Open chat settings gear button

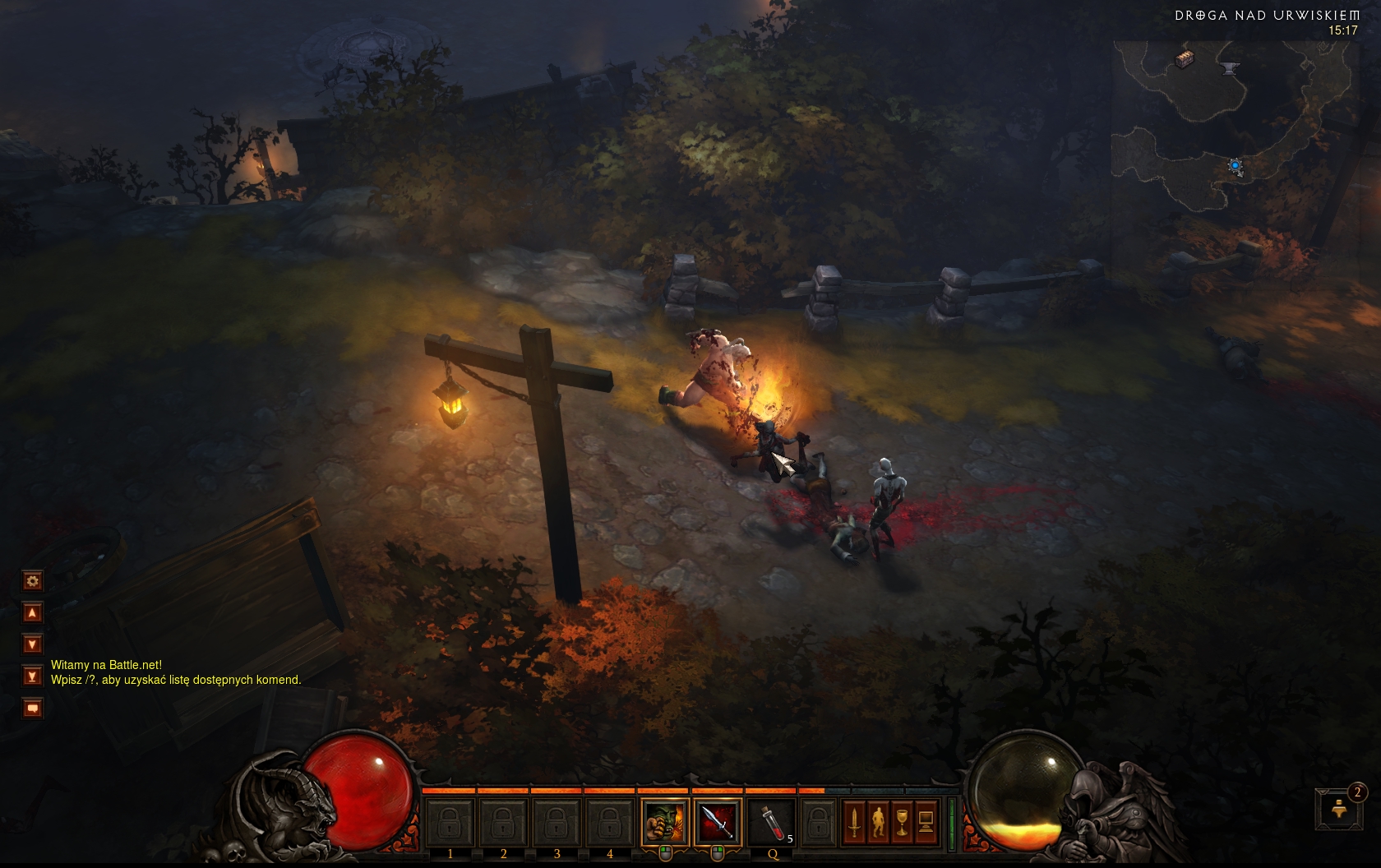click(32, 581)
